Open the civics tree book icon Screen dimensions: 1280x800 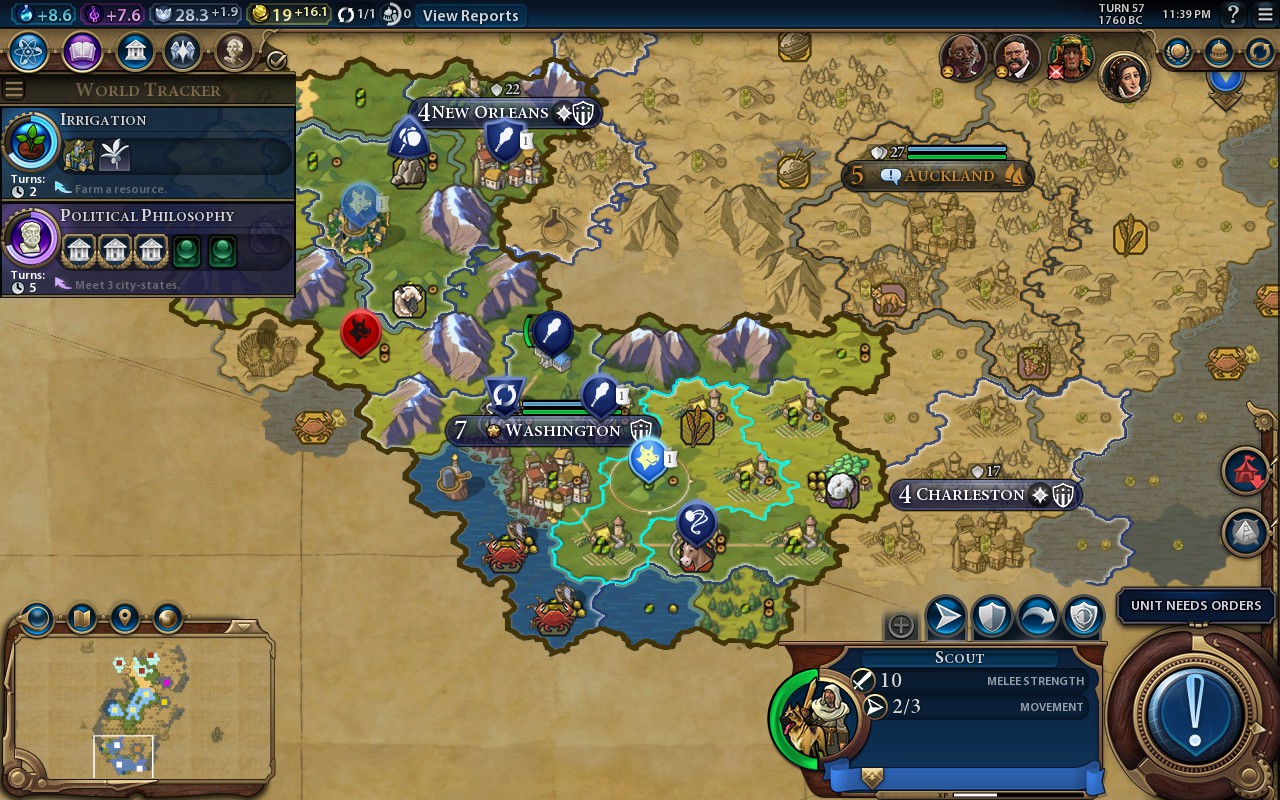pos(82,51)
